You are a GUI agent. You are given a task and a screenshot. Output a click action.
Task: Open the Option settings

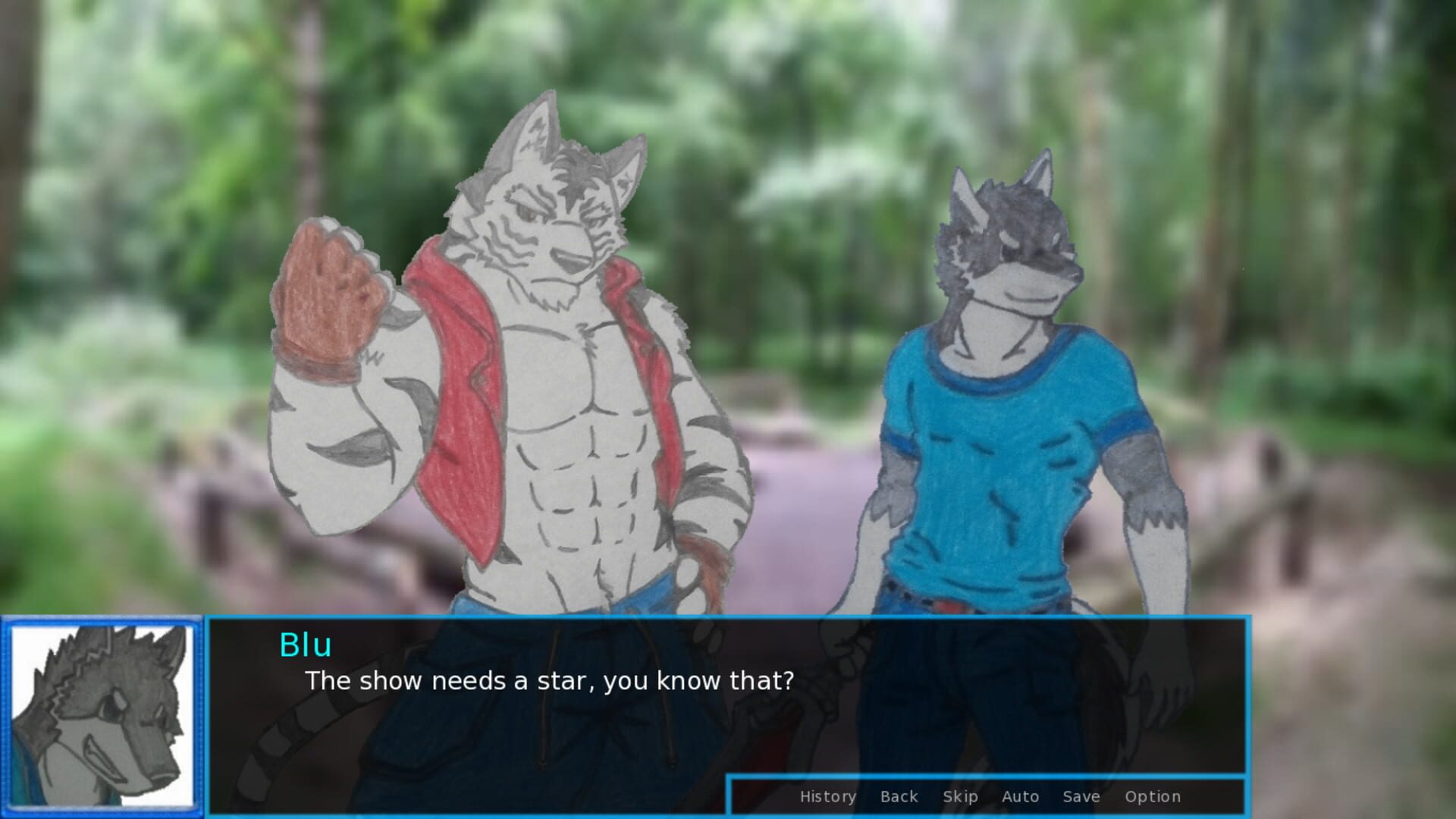pos(1153,796)
